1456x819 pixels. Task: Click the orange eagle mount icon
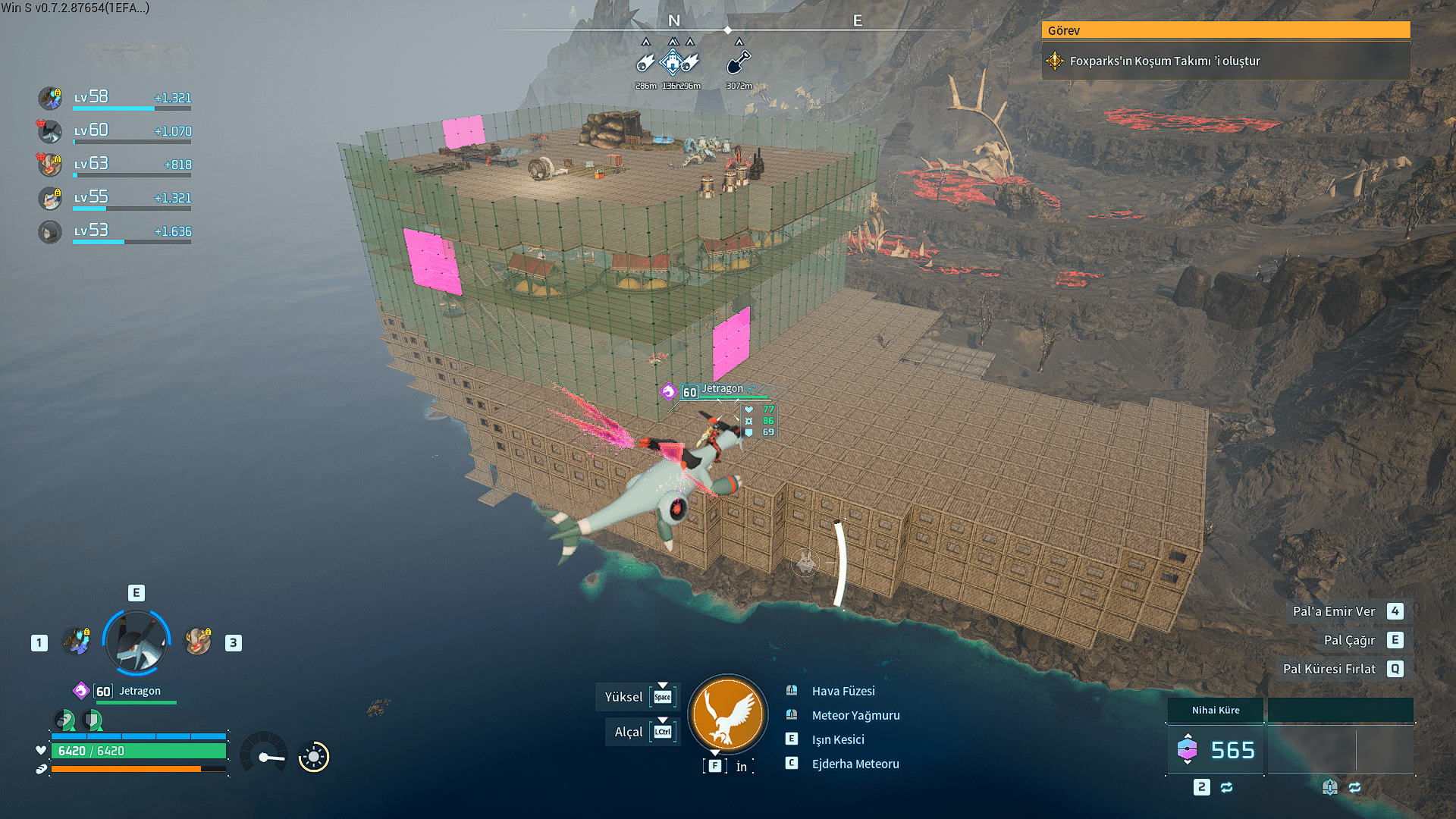click(727, 714)
